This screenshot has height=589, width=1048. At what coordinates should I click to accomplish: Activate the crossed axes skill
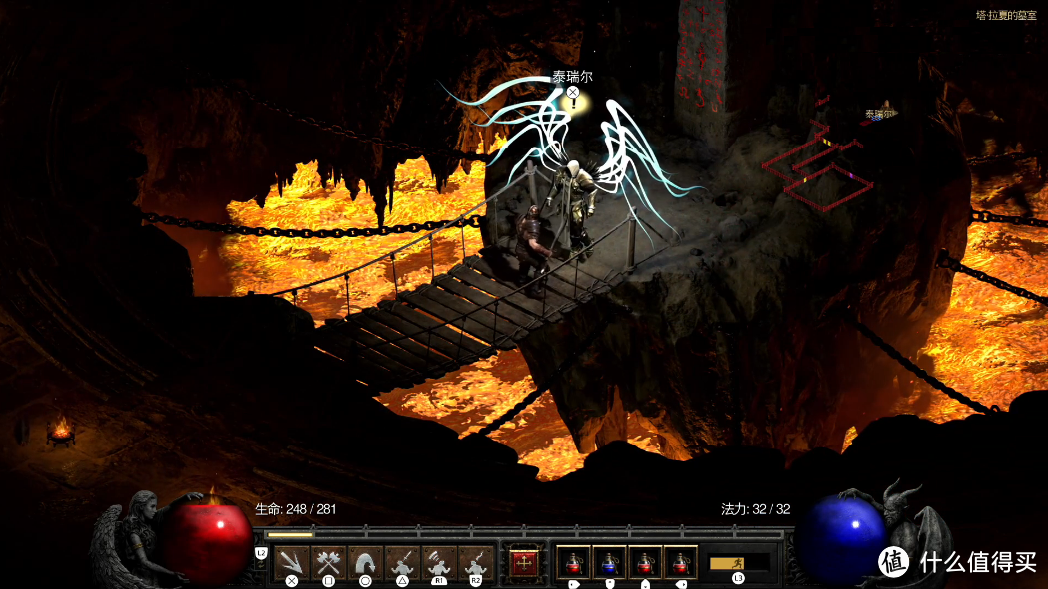328,562
